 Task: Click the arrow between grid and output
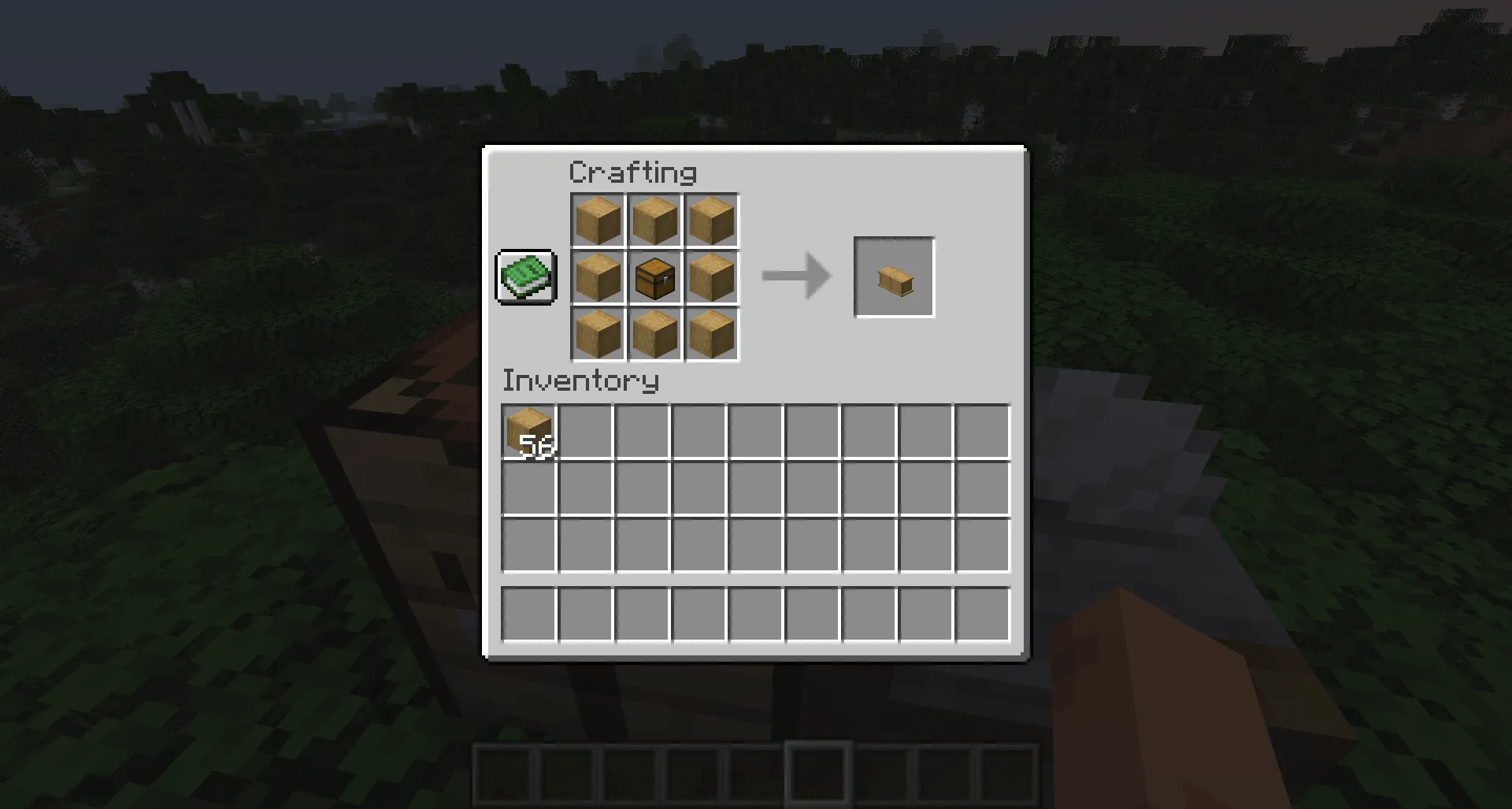click(x=795, y=277)
